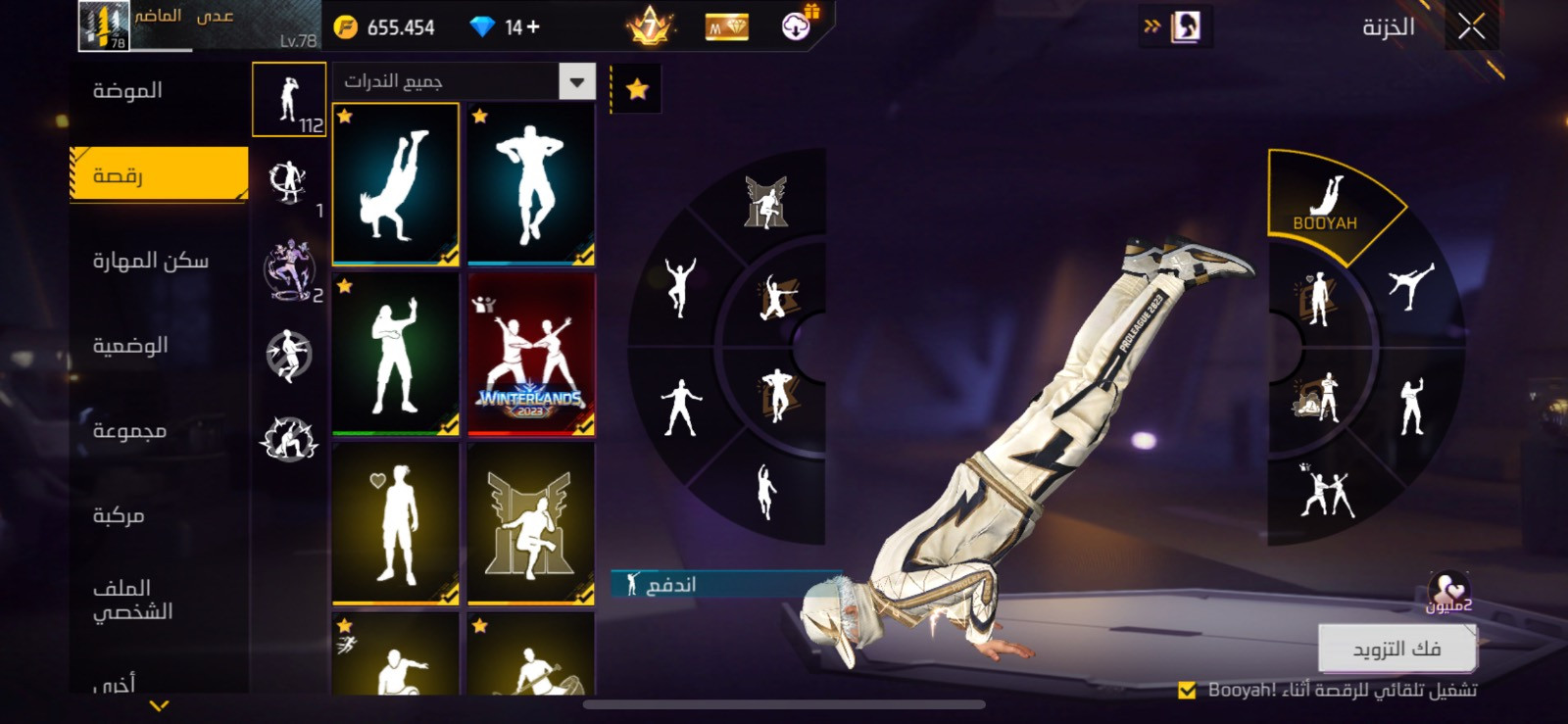Close the vault screen with the X

(x=1471, y=26)
